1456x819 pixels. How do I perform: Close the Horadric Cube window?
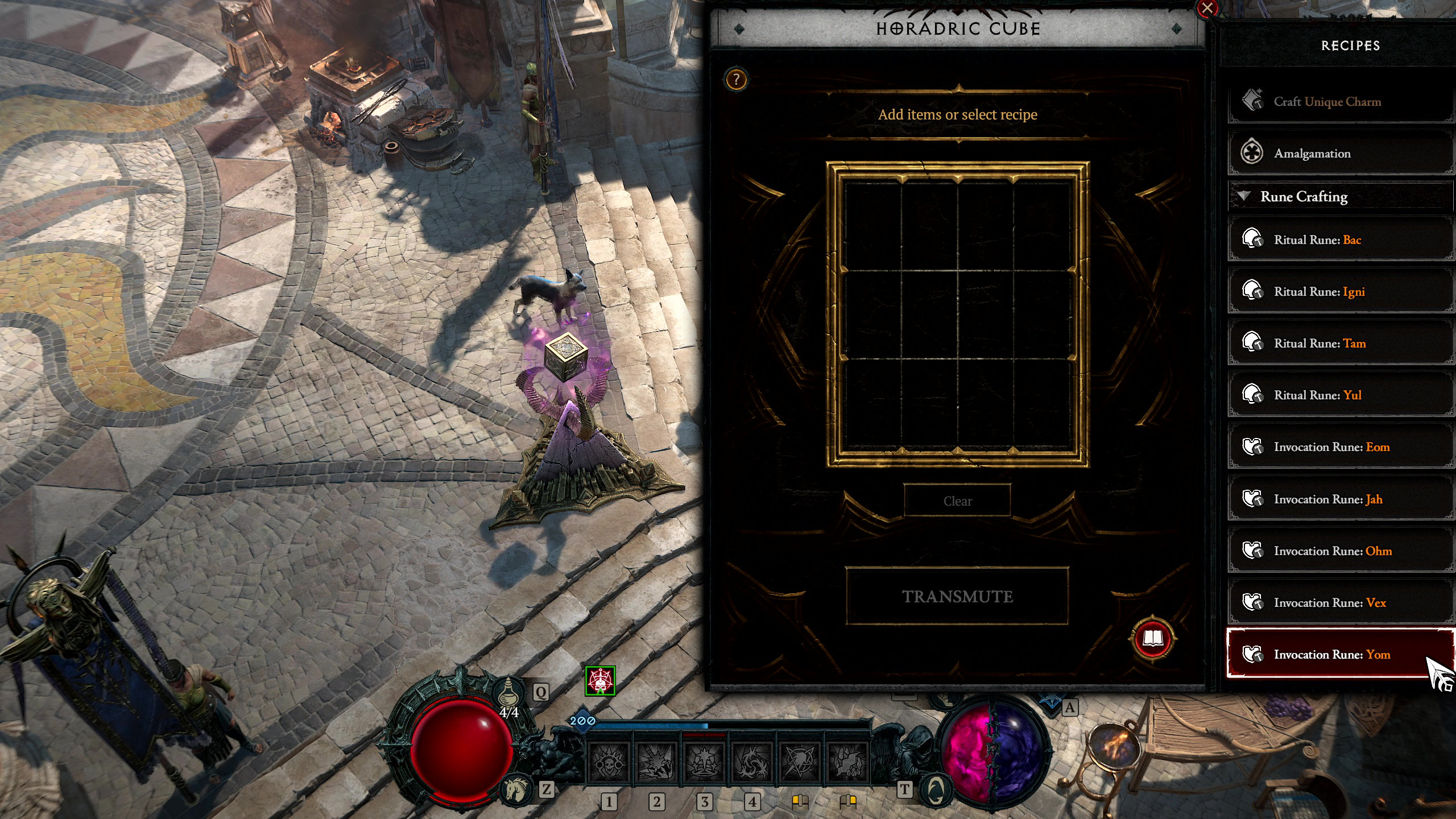[1207, 9]
